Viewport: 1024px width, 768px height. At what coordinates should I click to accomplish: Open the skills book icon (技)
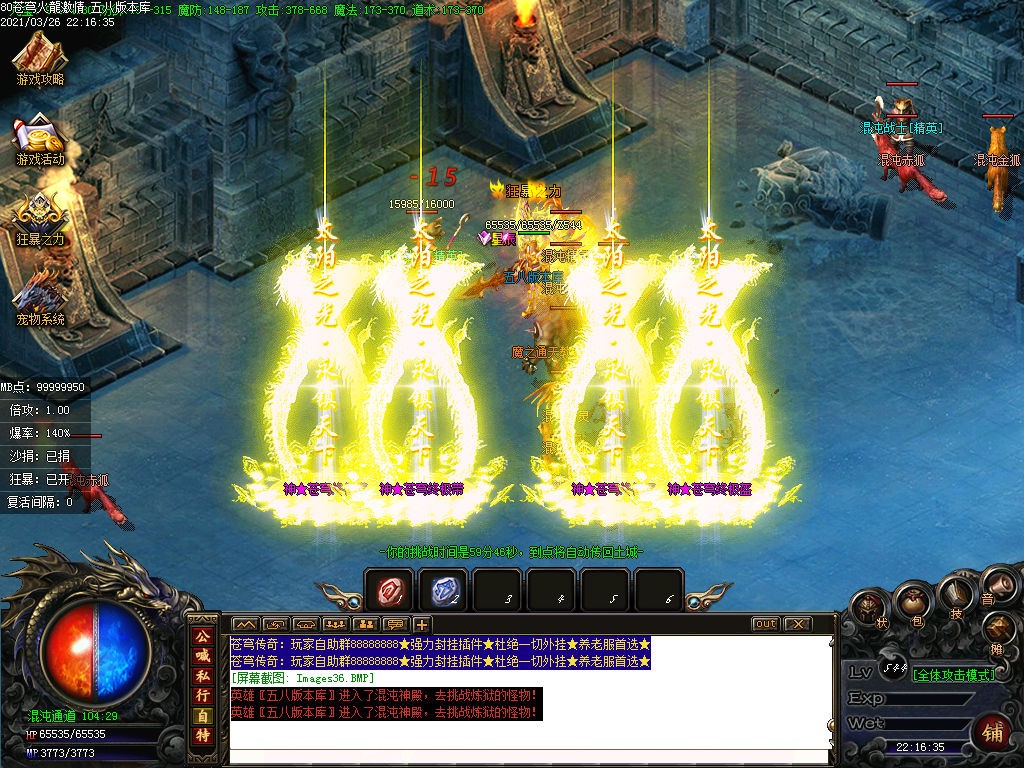(x=957, y=594)
